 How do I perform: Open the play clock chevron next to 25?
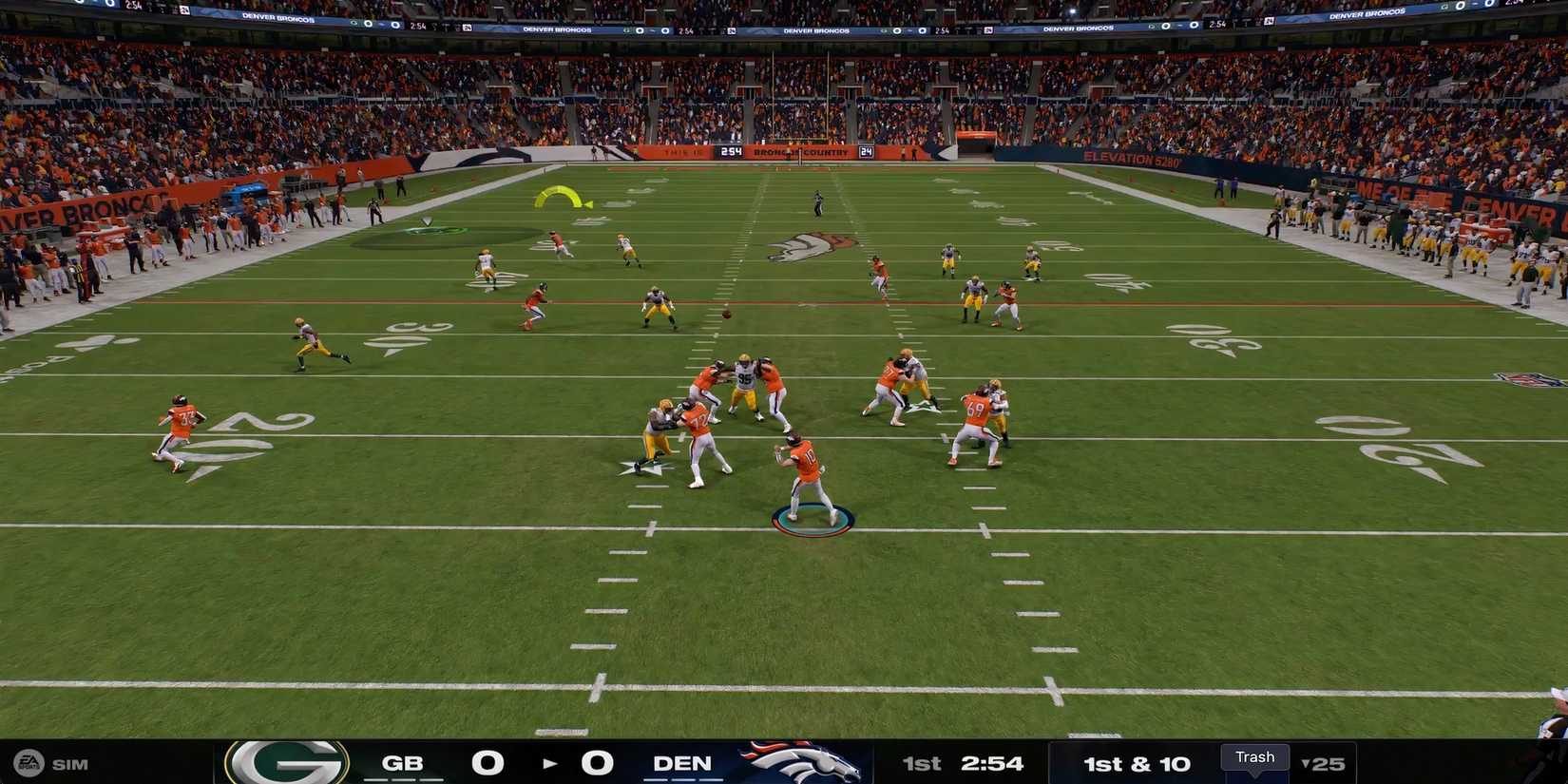1304,763
